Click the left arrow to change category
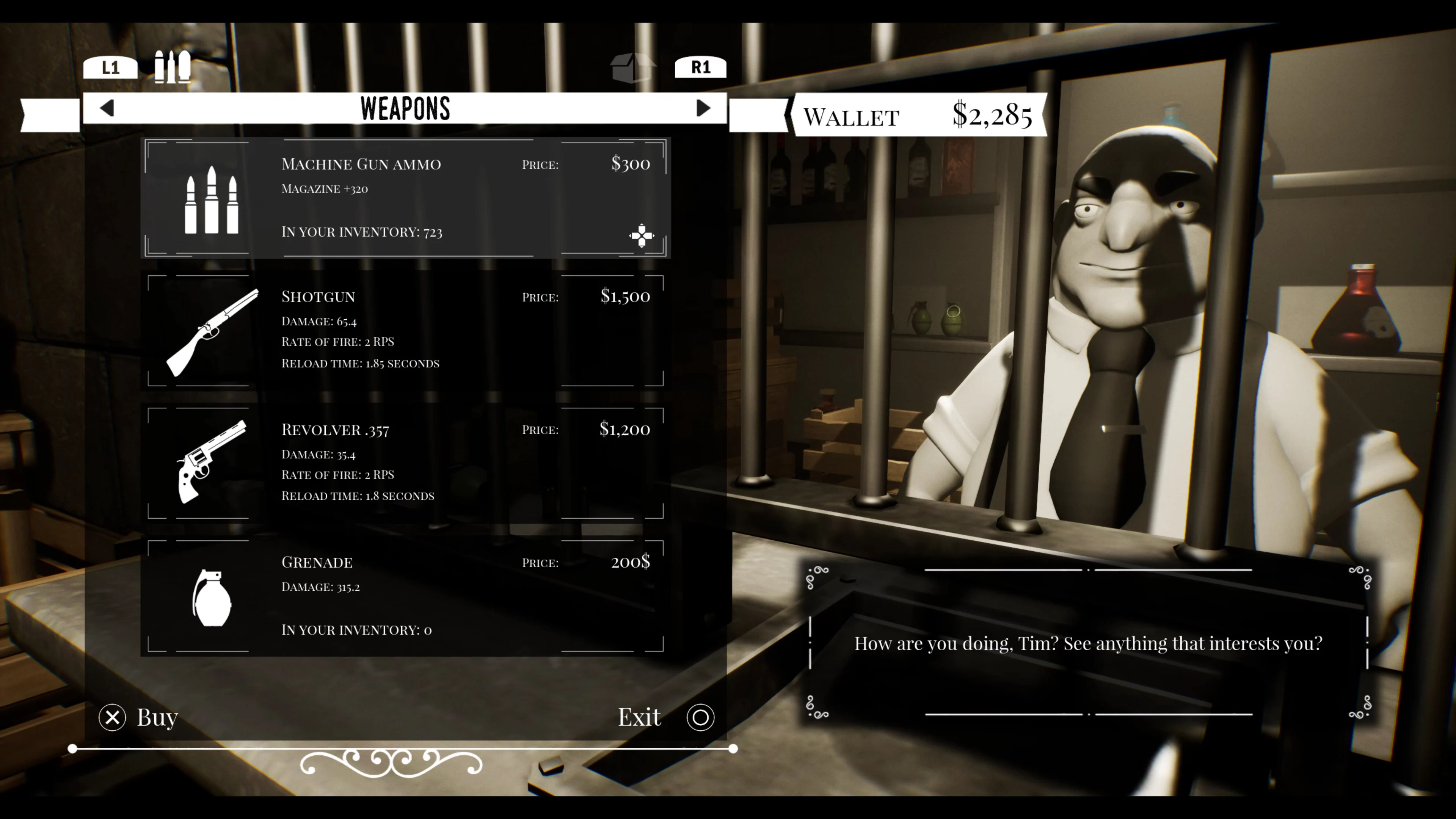The height and width of the screenshot is (819, 1456). (107, 108)
